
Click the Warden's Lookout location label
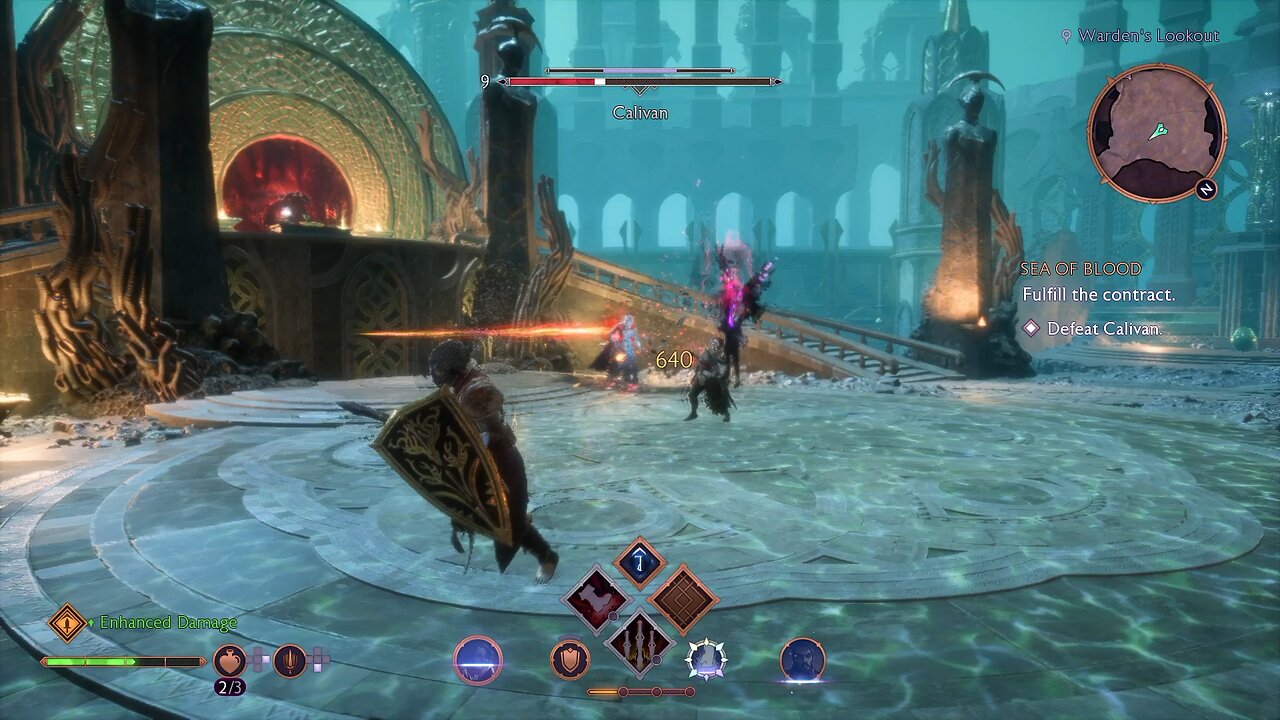click(1148, 36)
